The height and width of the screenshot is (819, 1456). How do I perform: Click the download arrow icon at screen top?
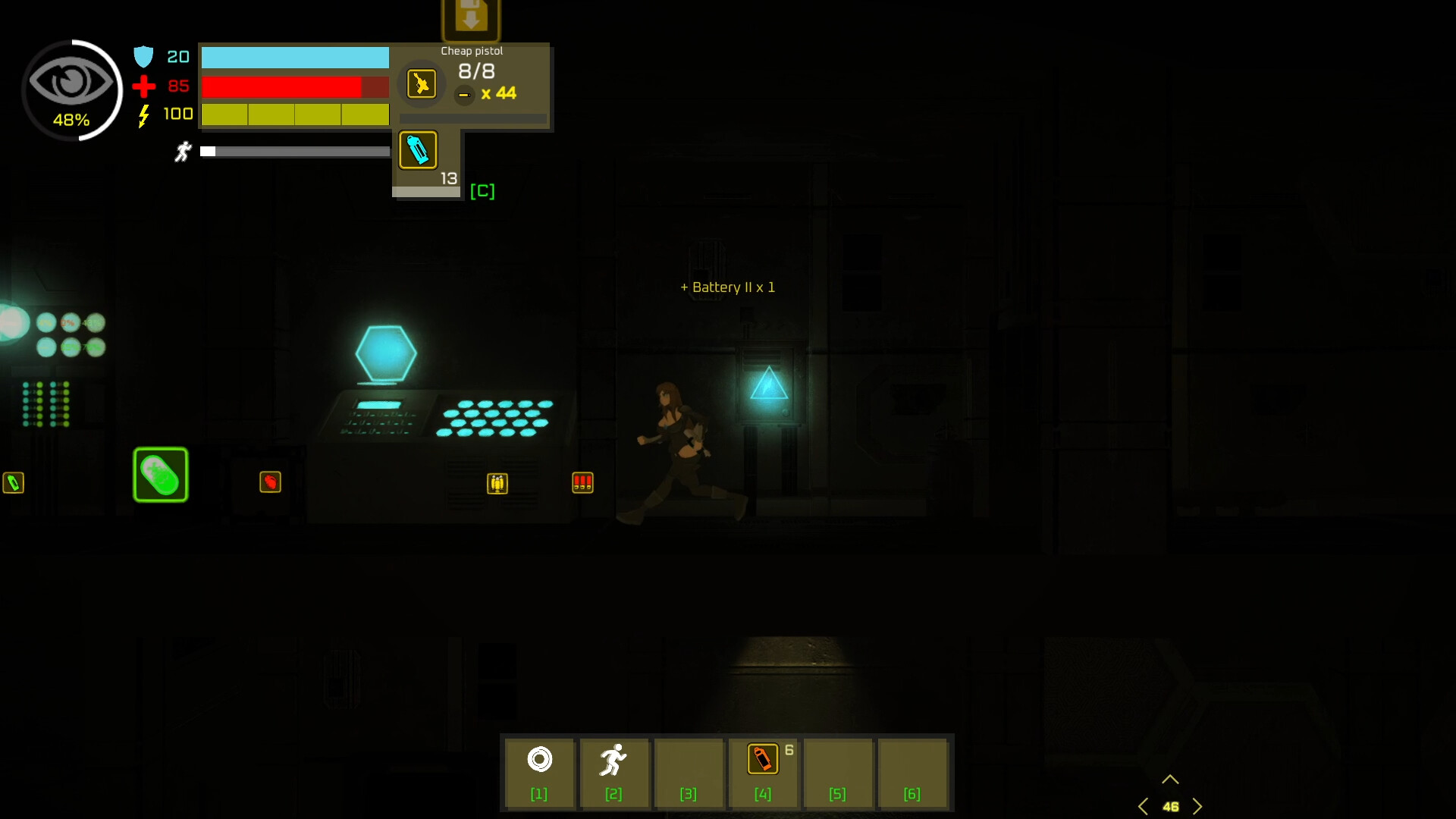point(471,15)
